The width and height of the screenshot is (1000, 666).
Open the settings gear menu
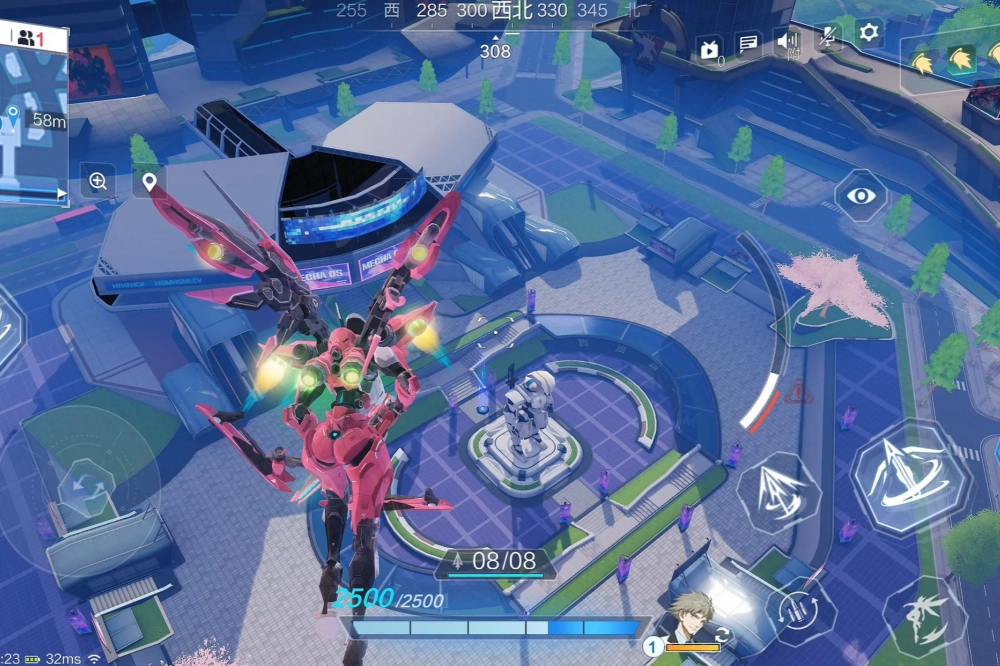(x=869, y=34)
